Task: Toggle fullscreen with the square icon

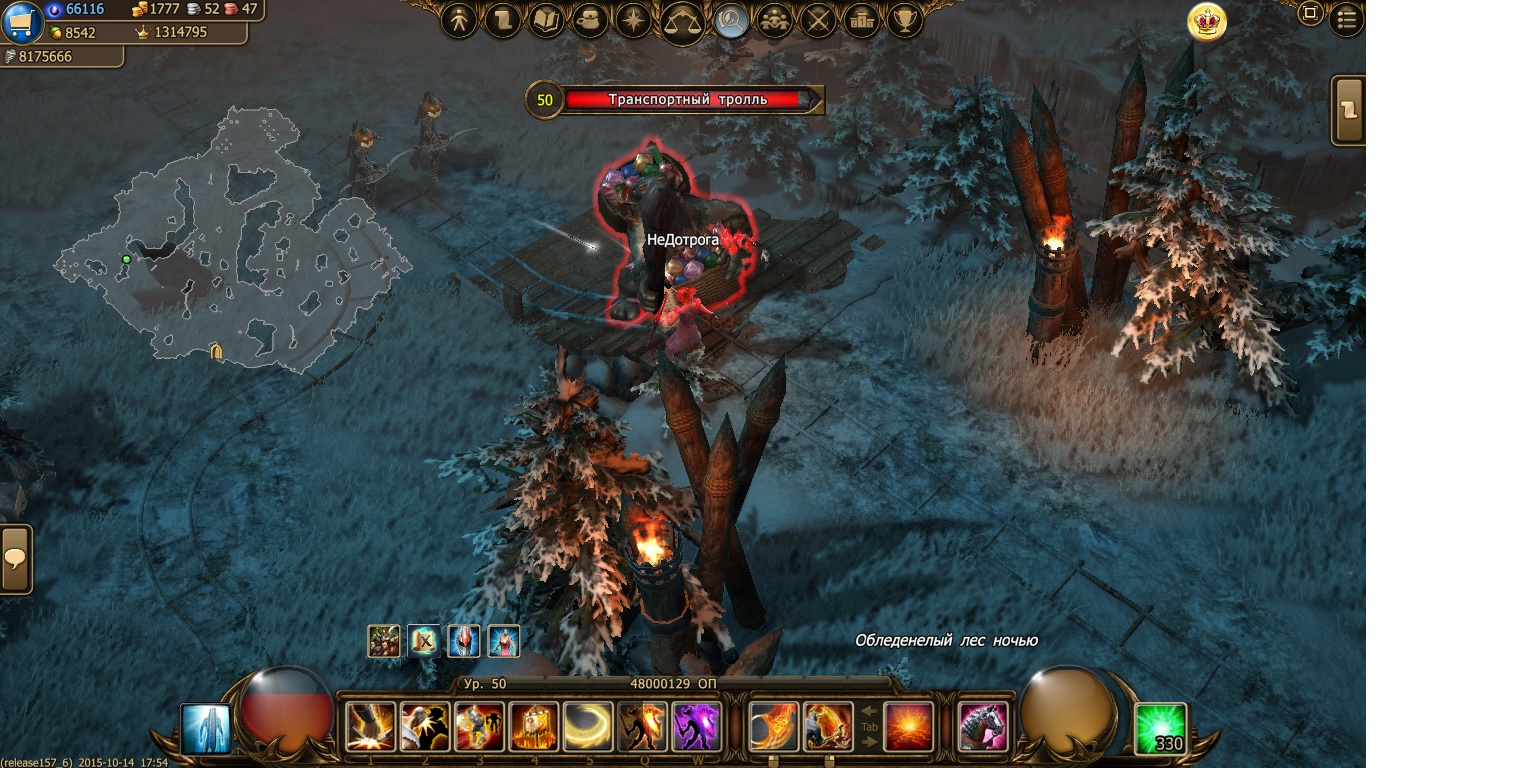Action: tap(1310, 14)
